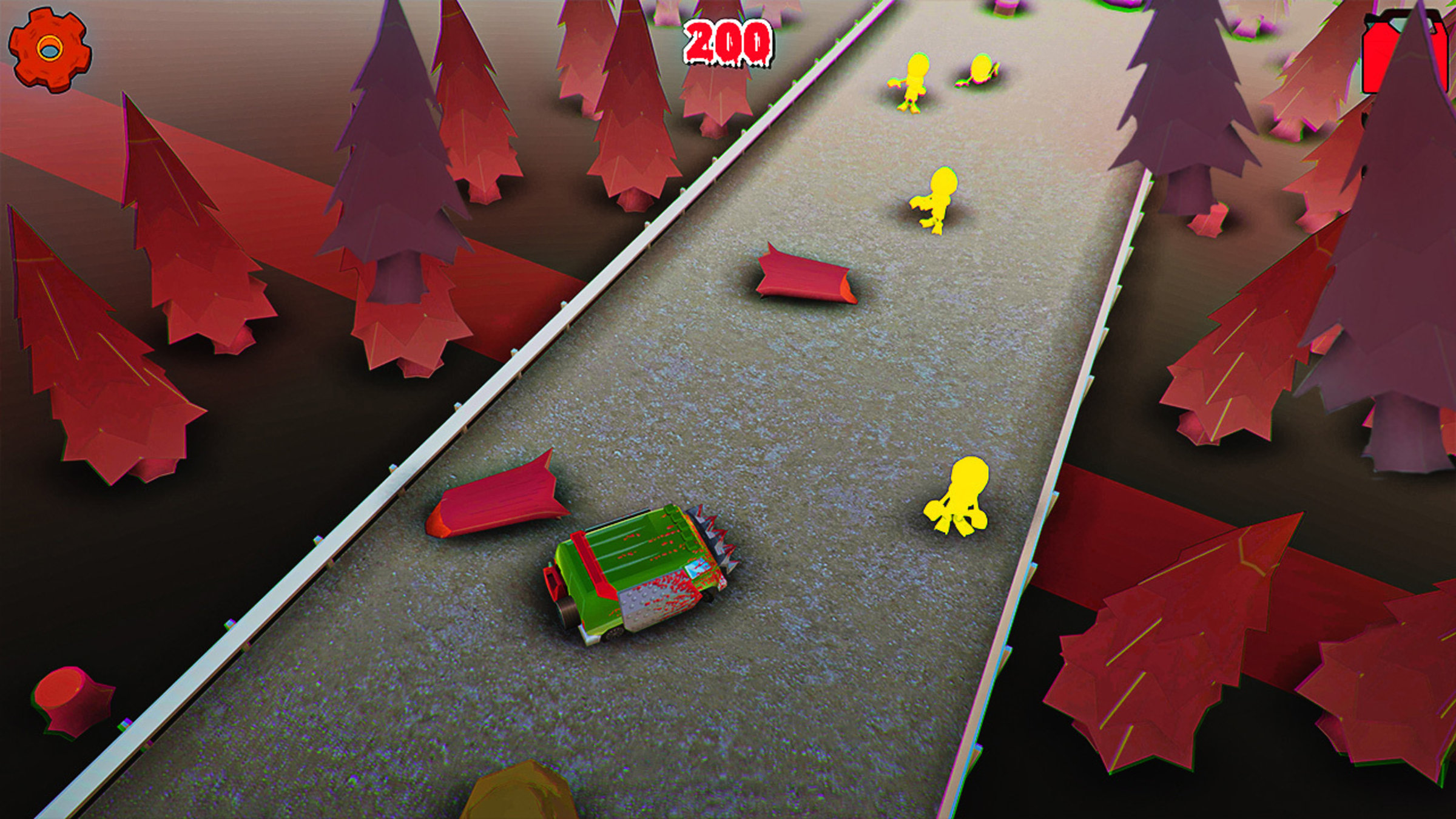Select the yellow rock at the bottom edge
The width and height of the screenshot is (1456, 819).
click(x=522, y=801)
